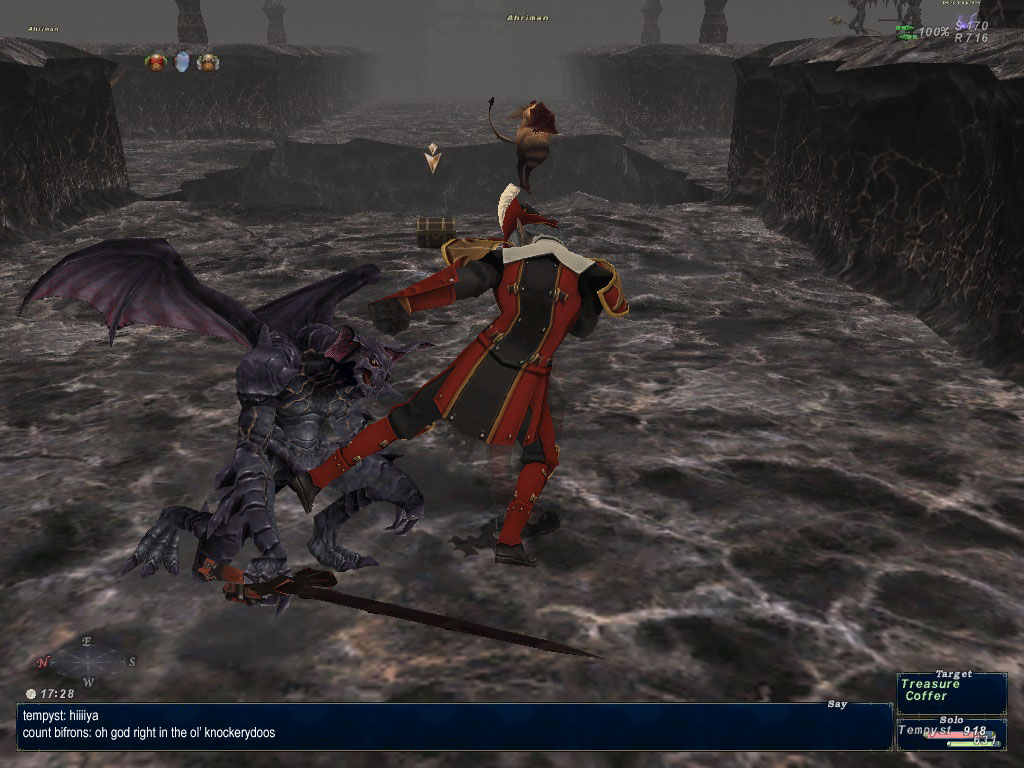Open the Say chat log window

[x=454, y=726]
